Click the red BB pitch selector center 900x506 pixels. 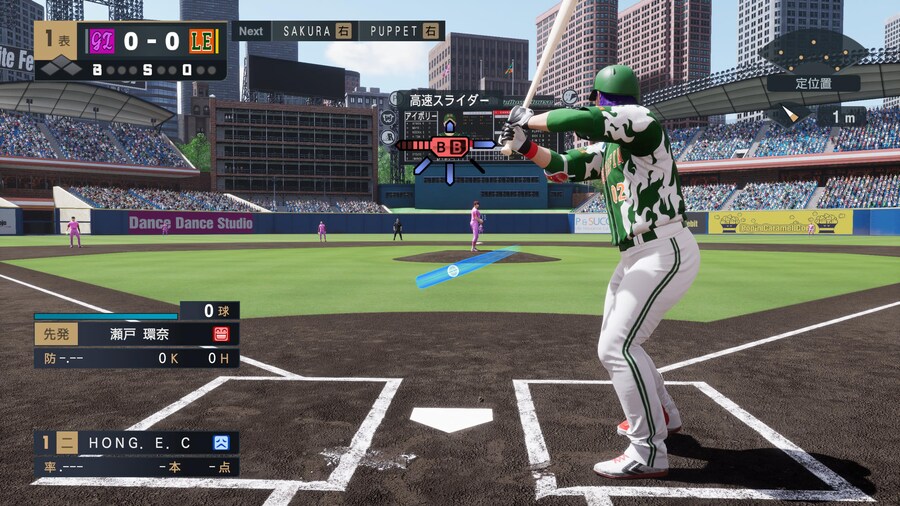(x=449, y=147)
